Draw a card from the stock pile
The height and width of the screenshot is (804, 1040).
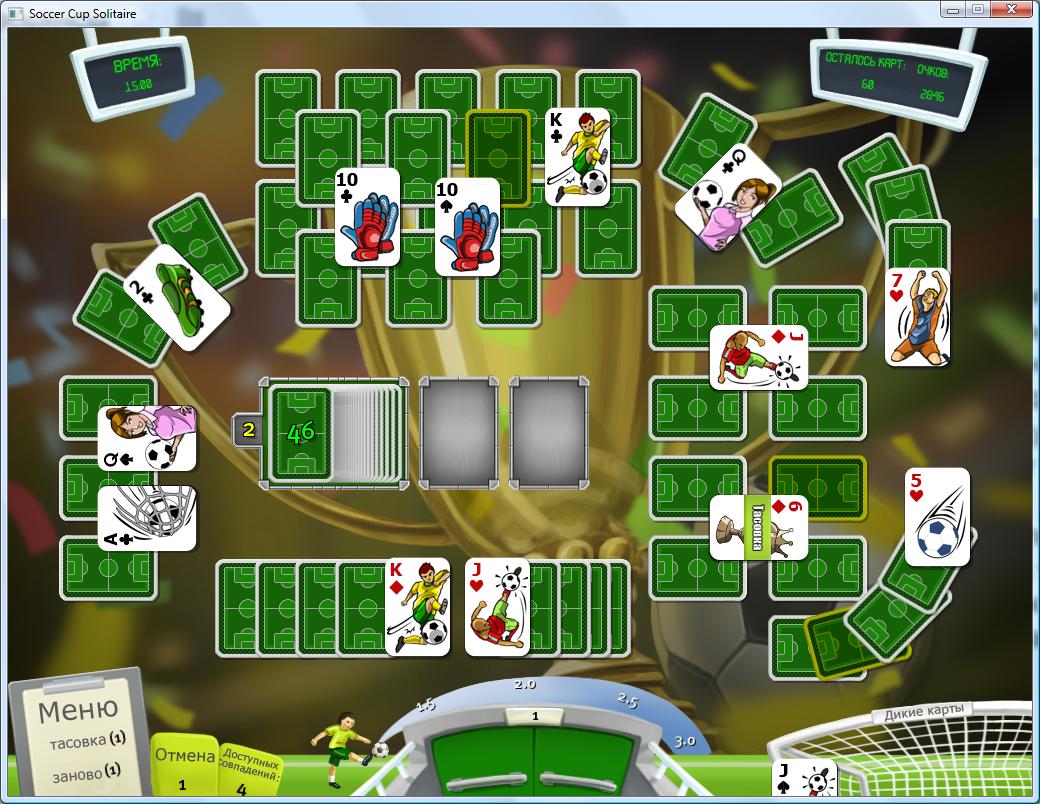tap(301, 432)
